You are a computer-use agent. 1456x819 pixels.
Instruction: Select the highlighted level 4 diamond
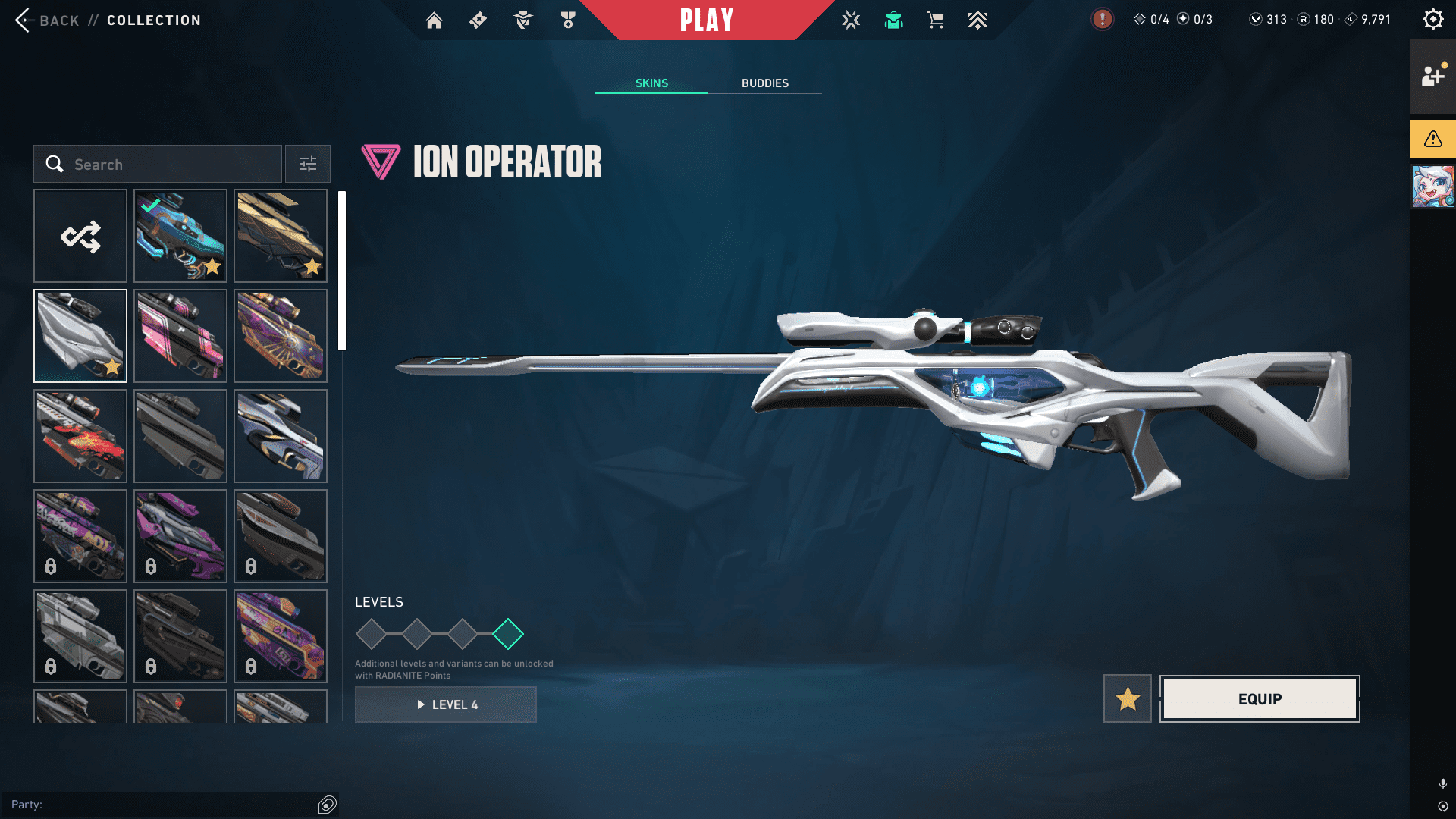508,634
